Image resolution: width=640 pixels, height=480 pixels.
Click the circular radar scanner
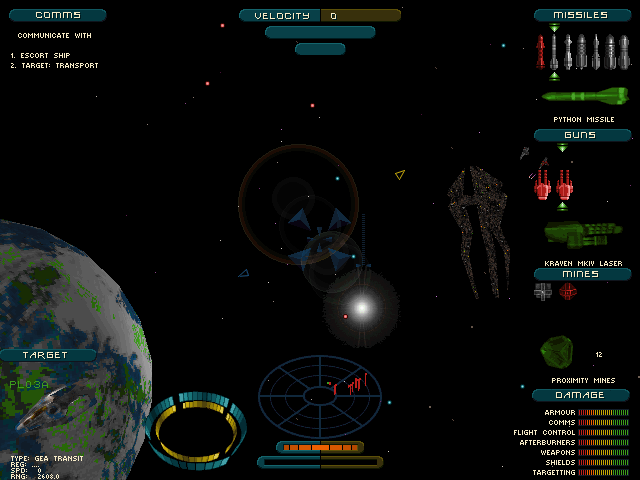click(320, 393)
